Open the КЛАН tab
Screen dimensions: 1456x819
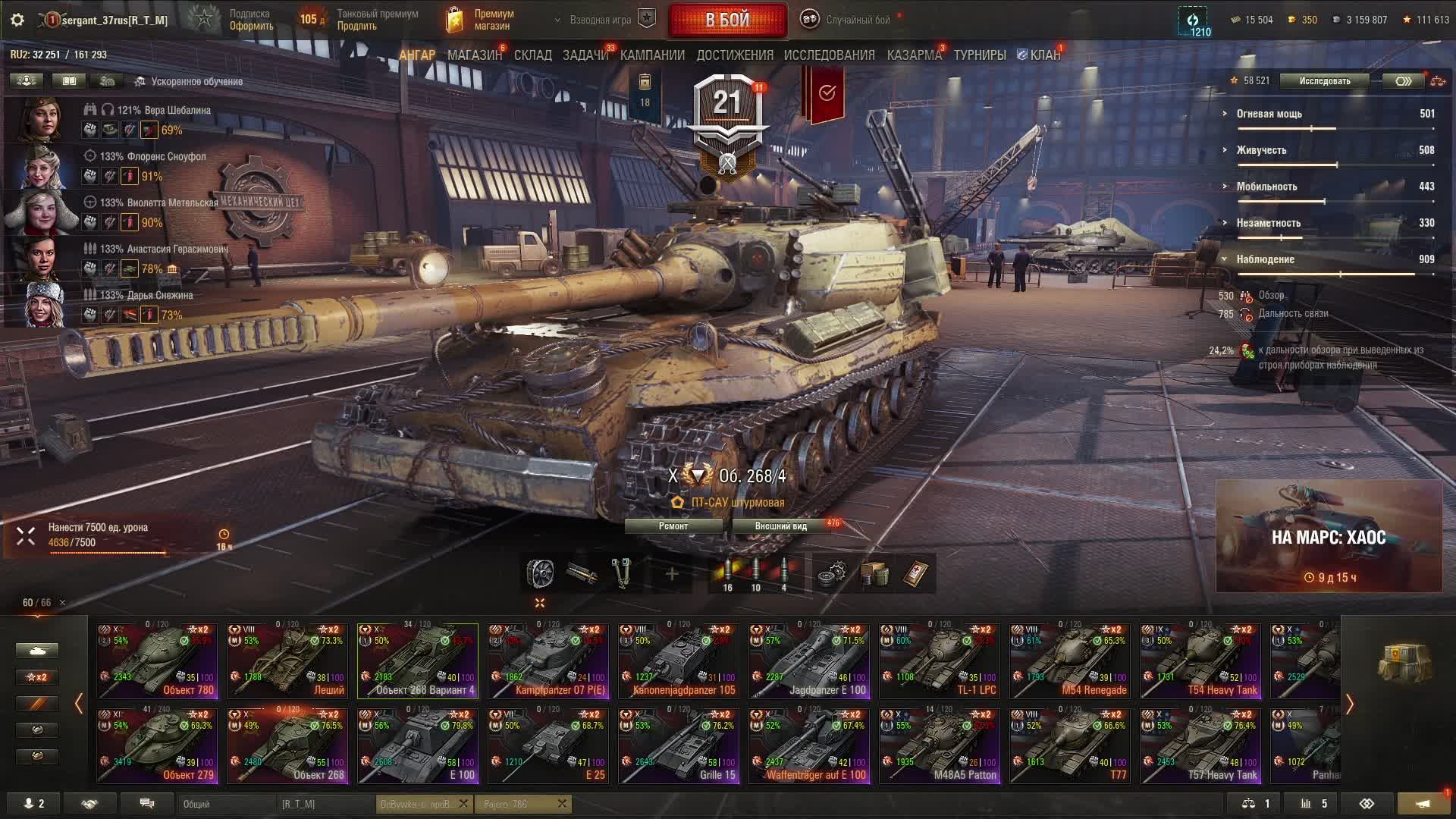1044,55
